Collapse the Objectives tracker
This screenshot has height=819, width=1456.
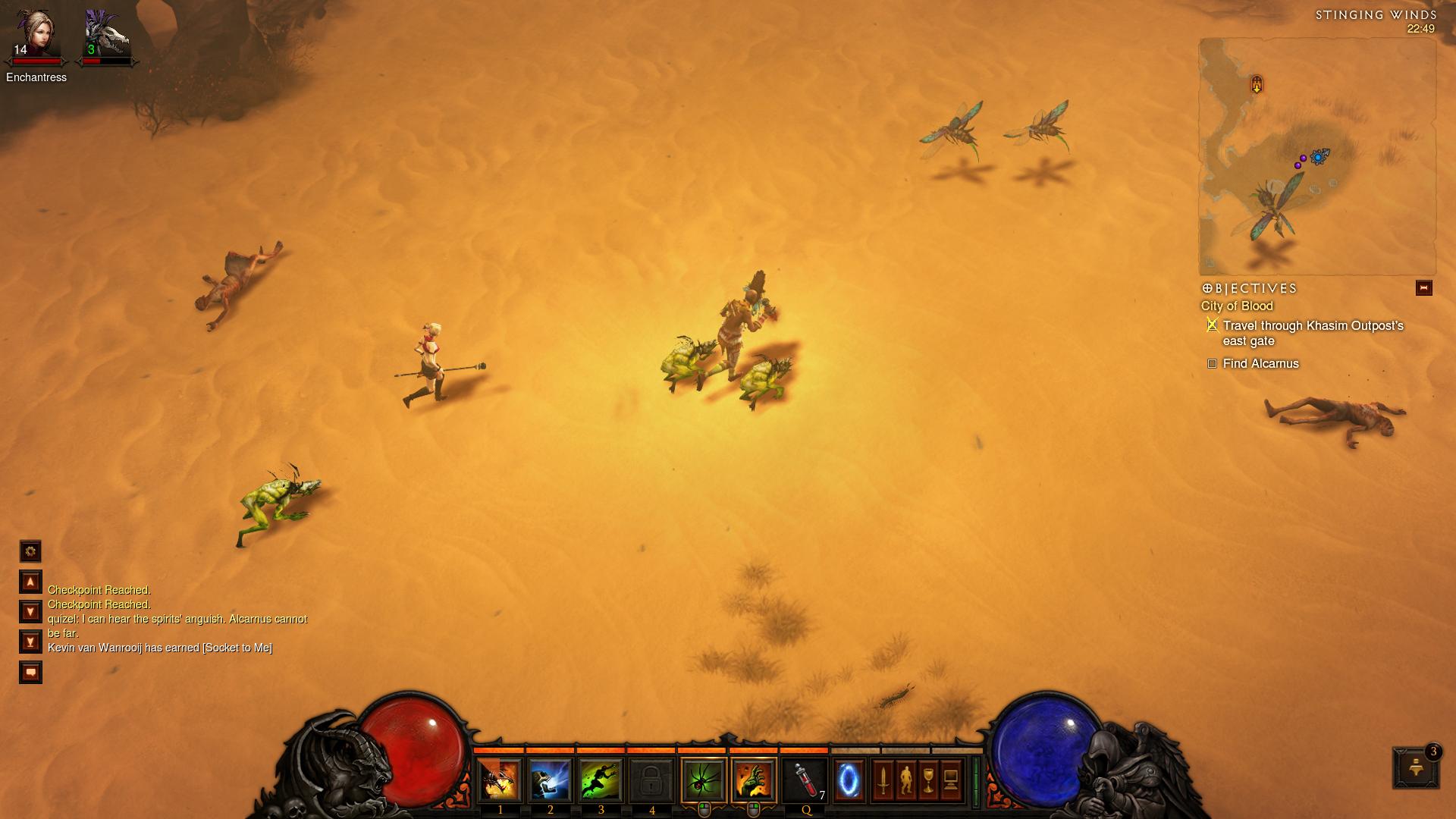click(x=1423, y=288)
